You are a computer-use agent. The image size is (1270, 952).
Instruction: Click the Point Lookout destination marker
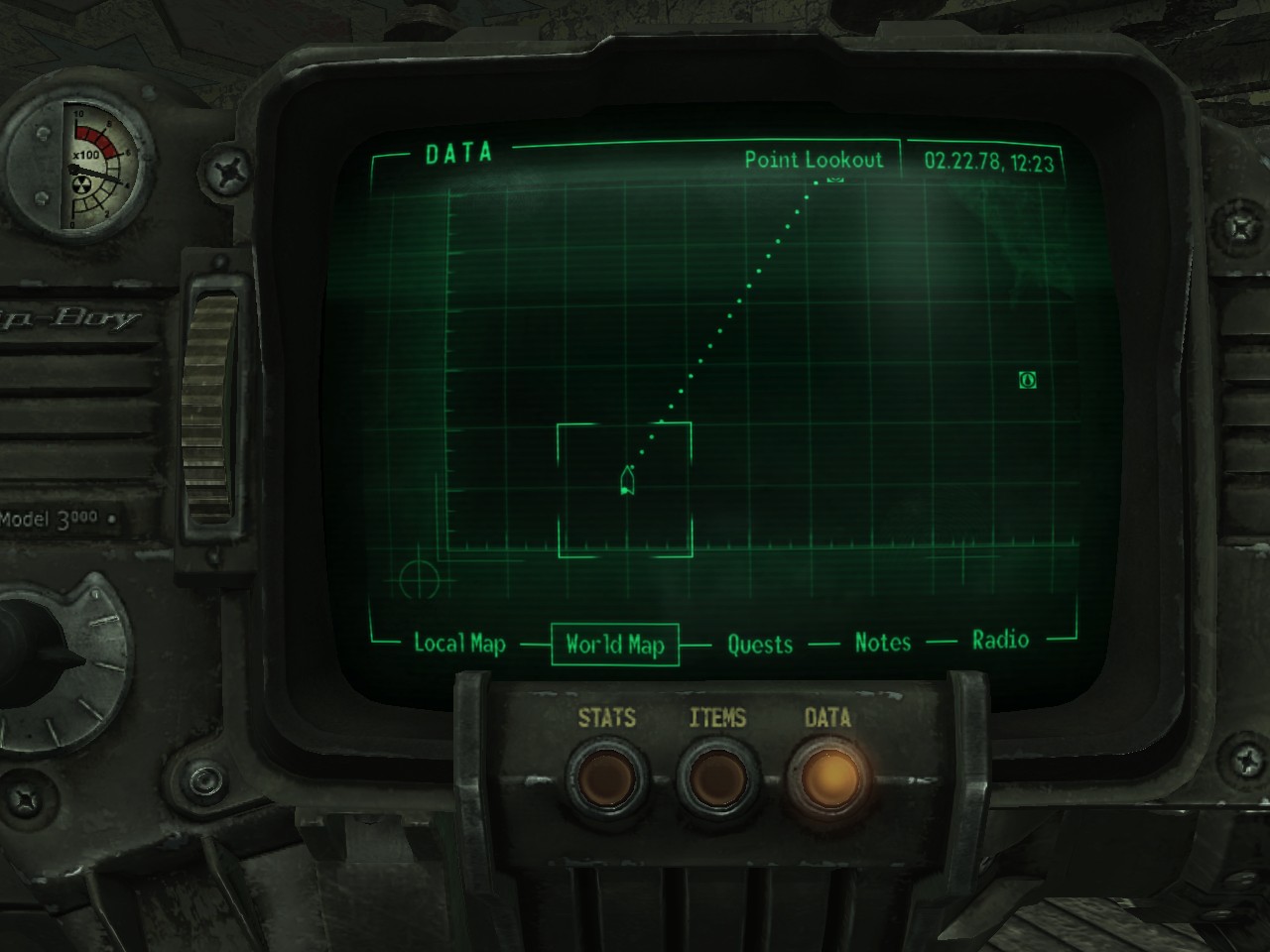[x=834, y=179]
